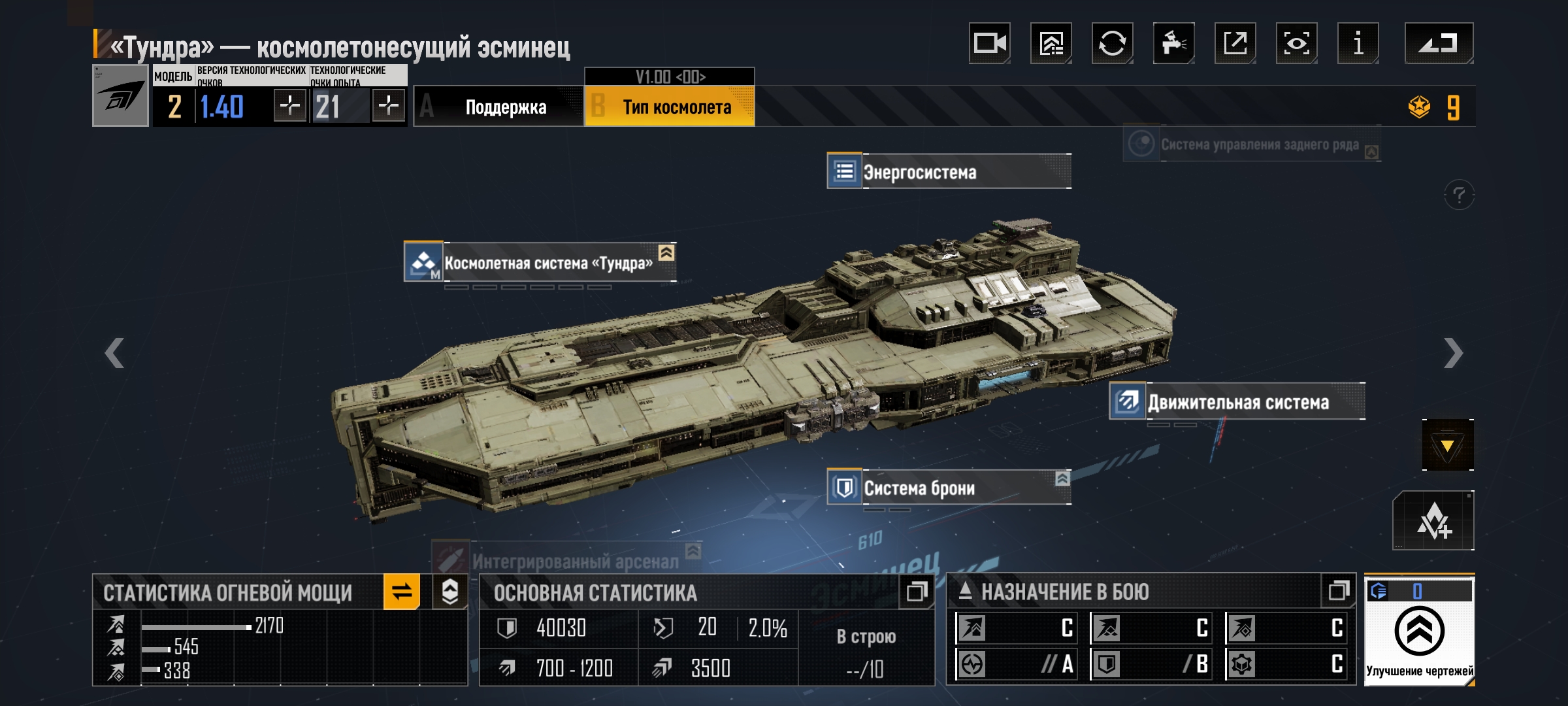Expand the Назначение в бою panel
1568x706 pixels.
tap(1339, 591)
